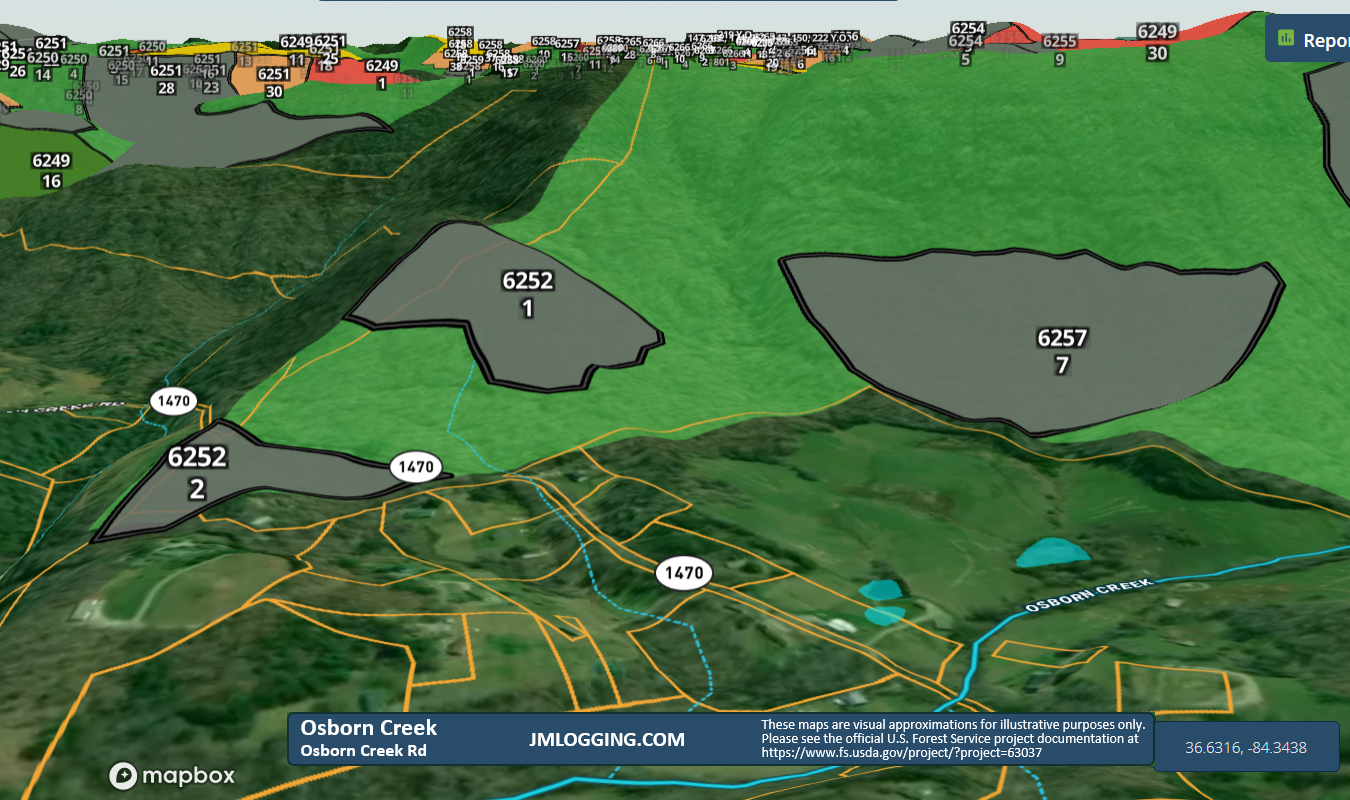Select the 1470 road shield on Creek Rd
Screen dimensions: 1350x800
point(174,400)
